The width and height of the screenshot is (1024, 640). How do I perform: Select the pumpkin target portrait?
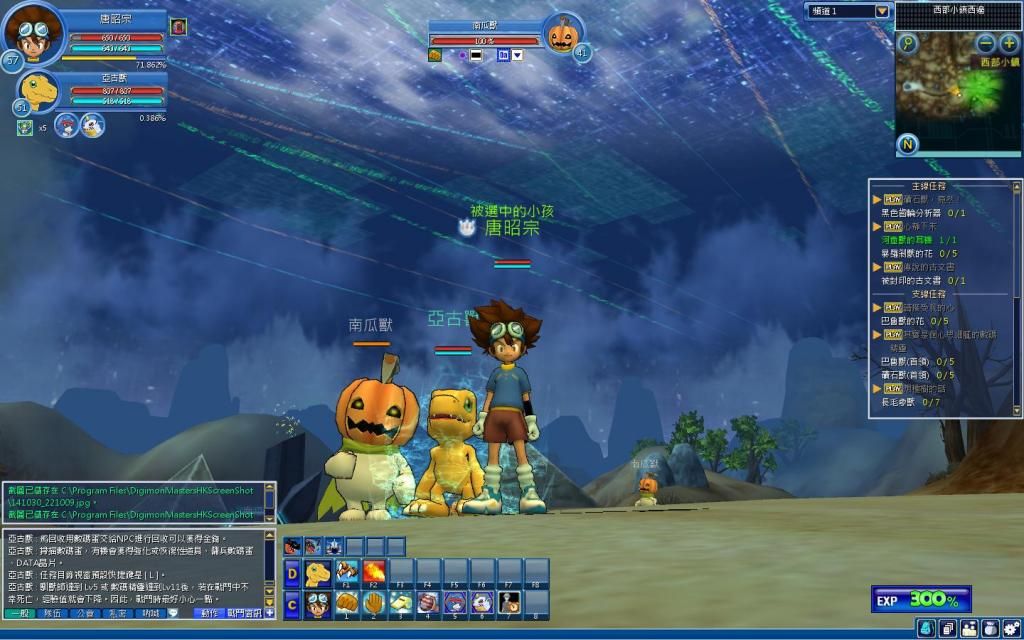[563, 34]
